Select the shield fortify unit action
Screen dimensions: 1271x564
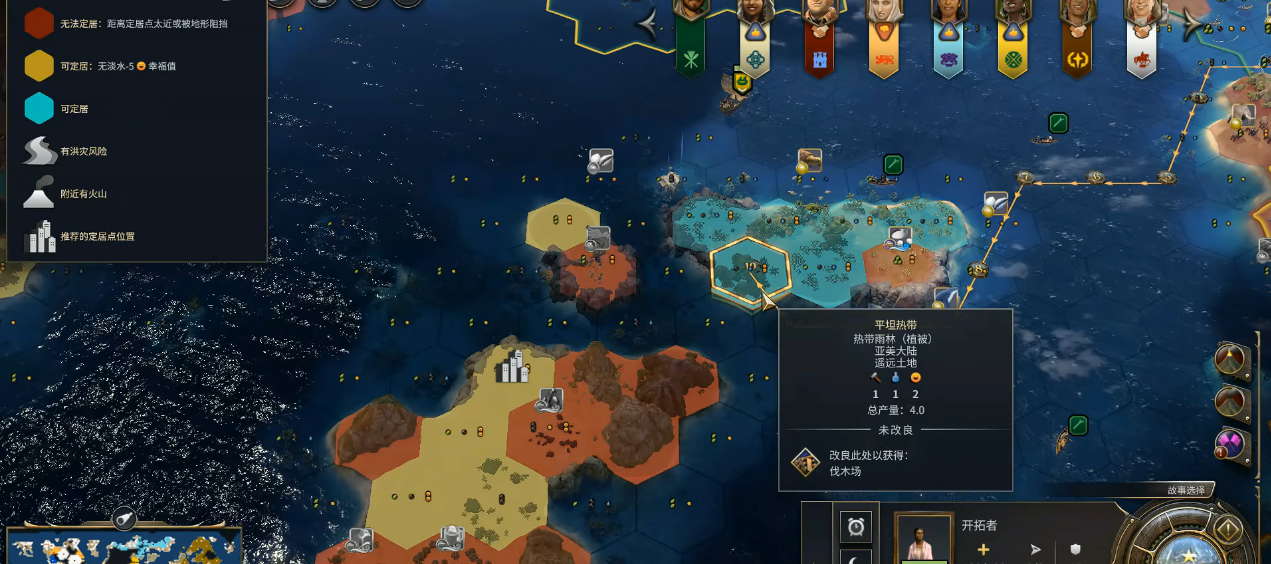pyautogui.click(x=1076, y=549)
